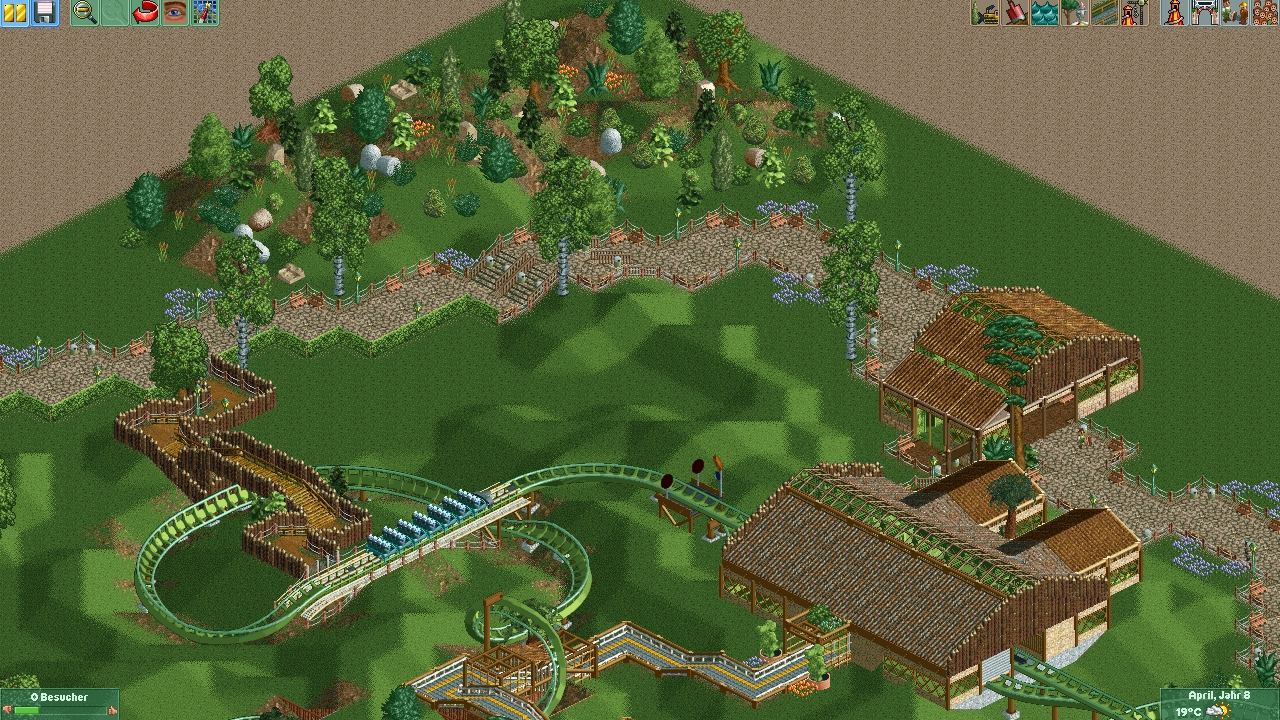Open the guests list from the crowd icon

(1264, 12)
